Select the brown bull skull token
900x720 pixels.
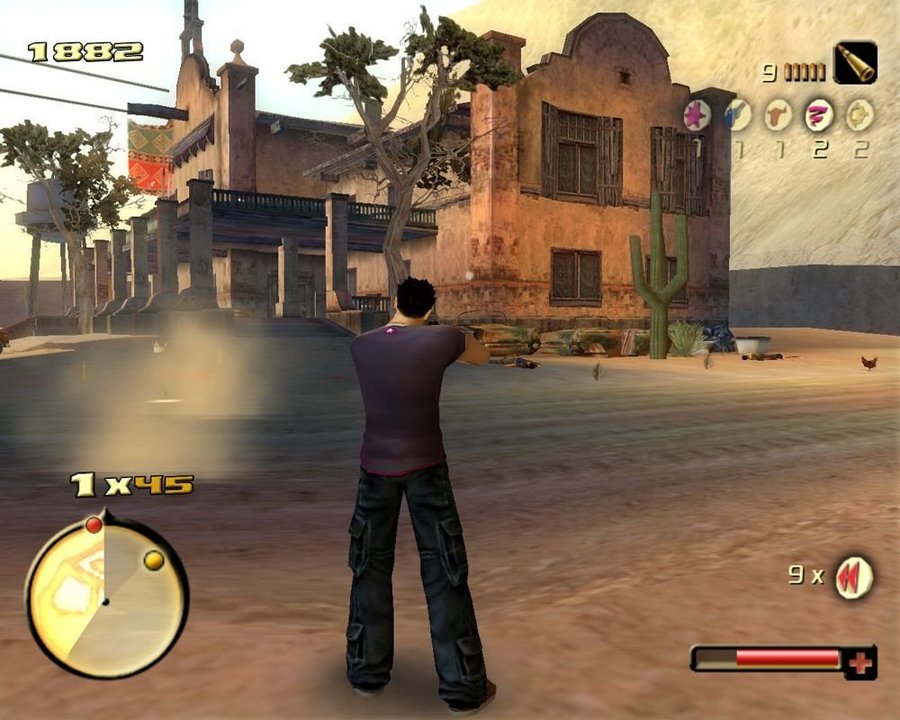[778, 115]
